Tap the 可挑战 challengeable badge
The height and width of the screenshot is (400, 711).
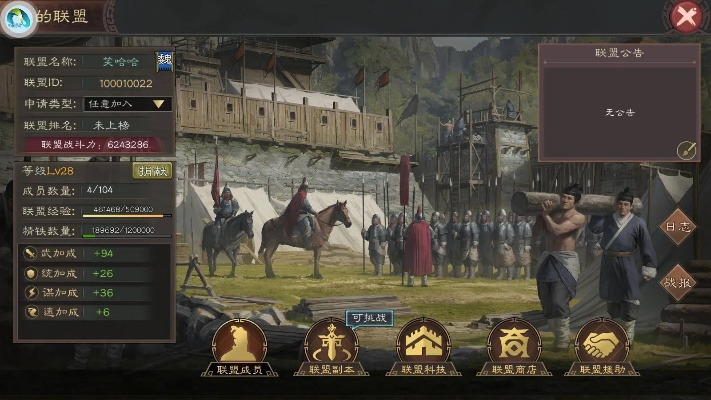pyautogui.click(x=368, y=317)
